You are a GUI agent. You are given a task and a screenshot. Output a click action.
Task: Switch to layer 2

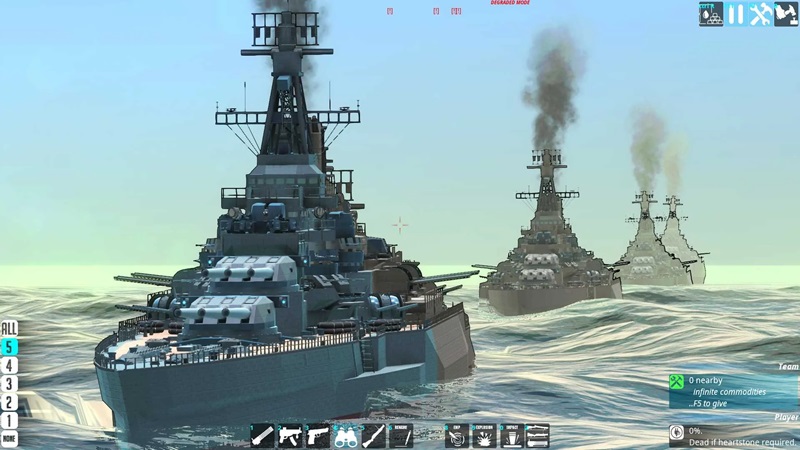point(9,402)
